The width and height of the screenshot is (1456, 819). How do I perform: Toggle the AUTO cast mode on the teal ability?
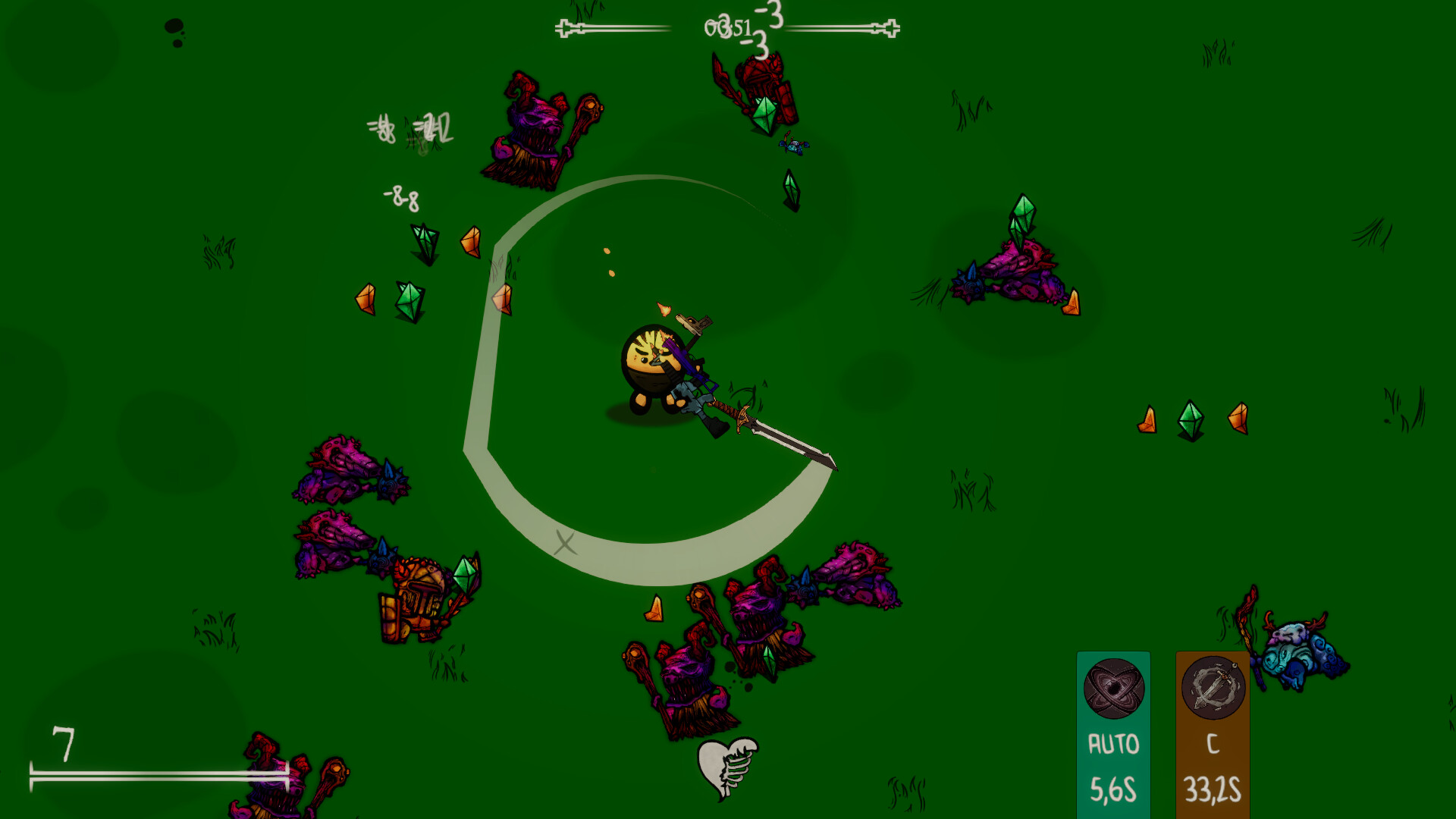pyautogui.click(x=1114, y=742)
